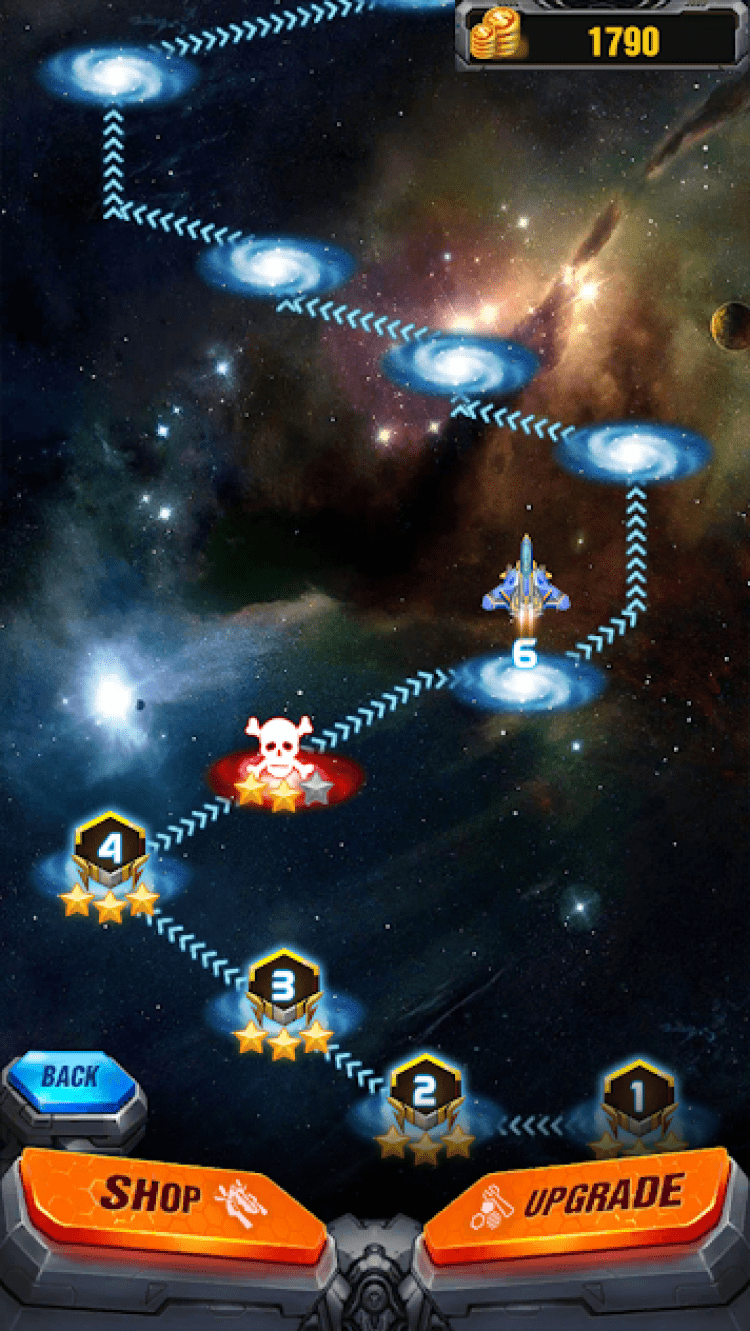Go back with the blue Back button
The image size is (750, 1331).
point(70,1077)
